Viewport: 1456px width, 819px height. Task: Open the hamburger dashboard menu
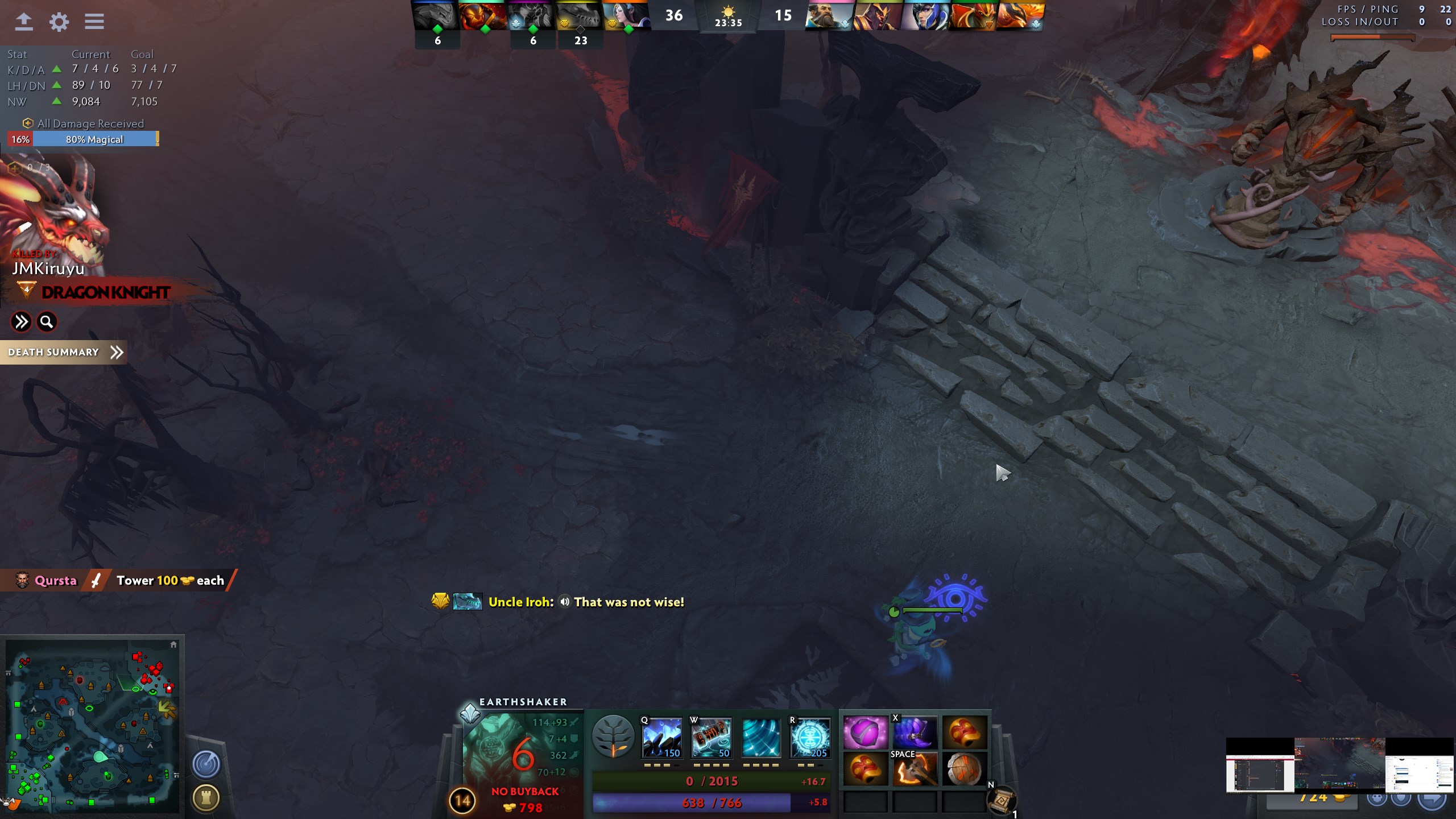pyautogui.click(x=94, y=22)
